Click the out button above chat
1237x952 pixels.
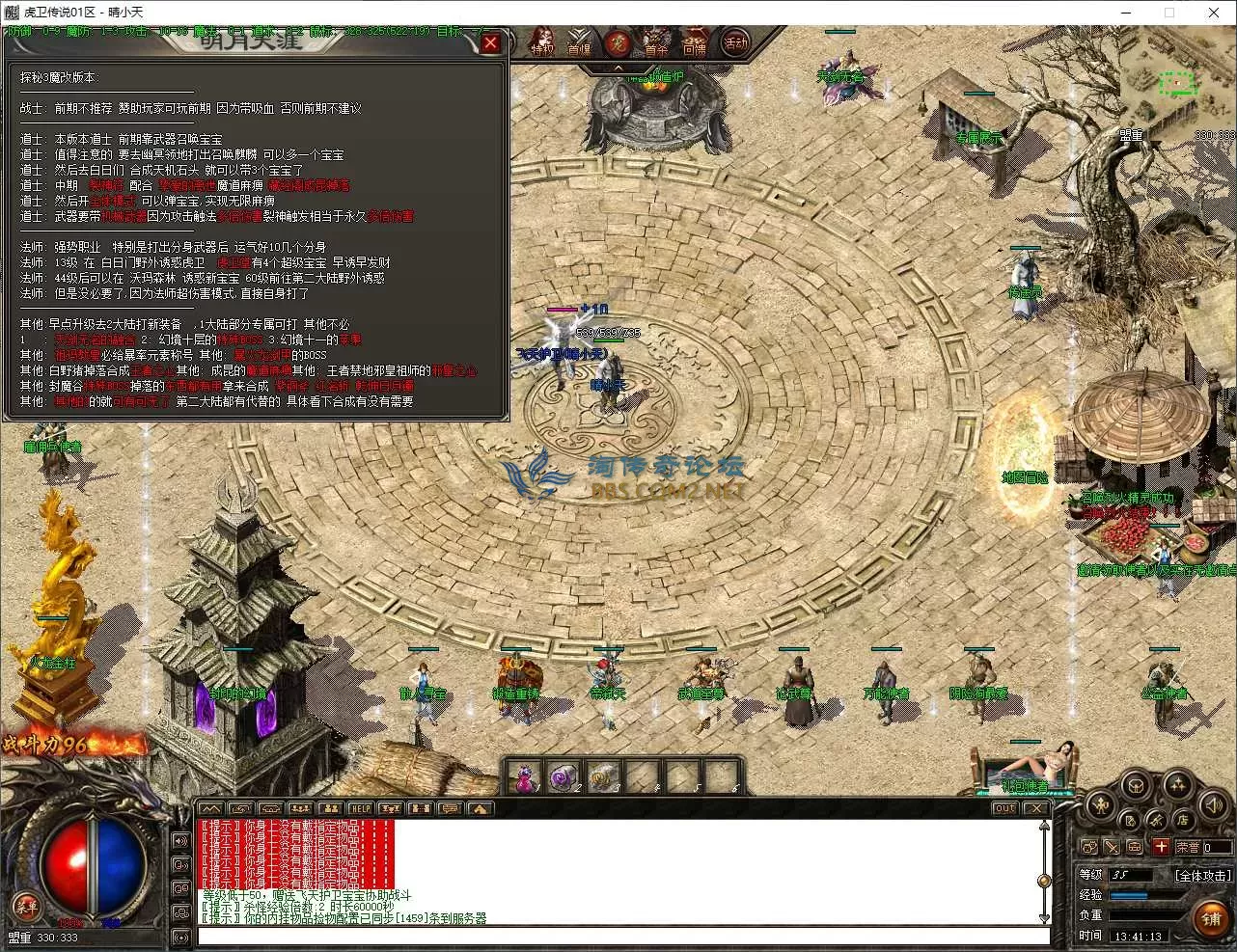click(1004, 808)
